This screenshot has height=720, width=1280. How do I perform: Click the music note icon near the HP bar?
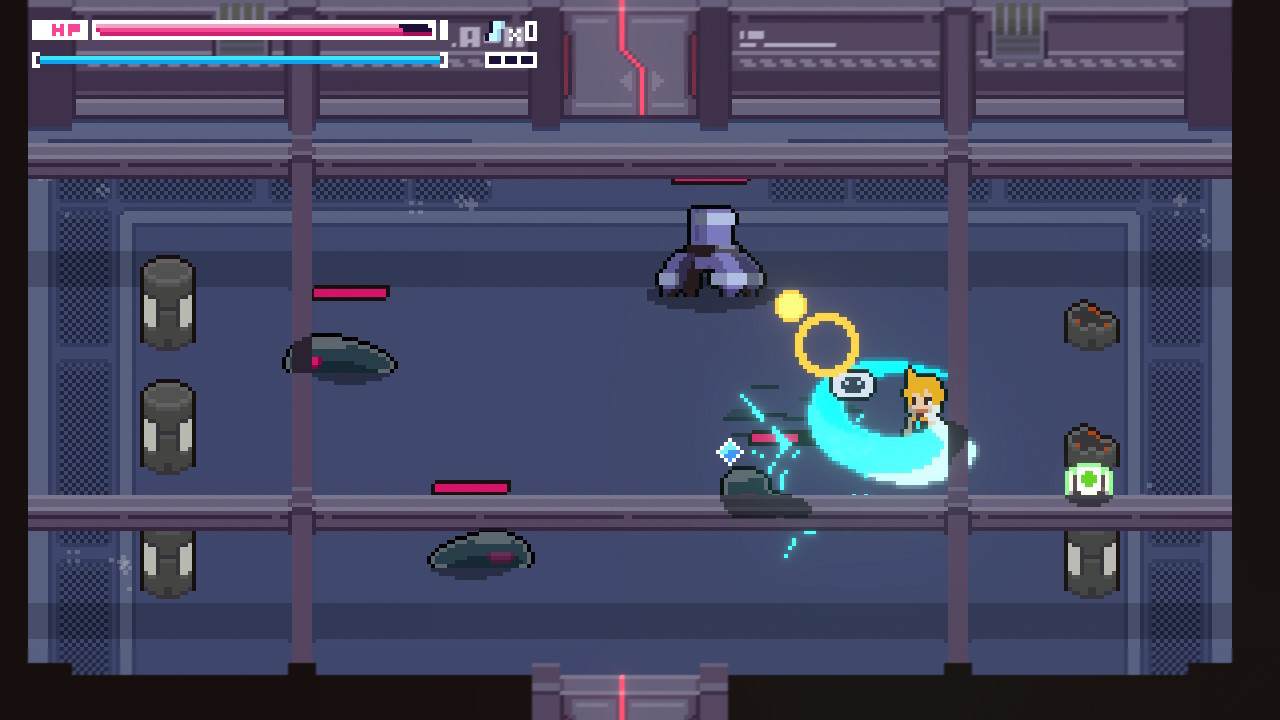[x=495, y=31]
